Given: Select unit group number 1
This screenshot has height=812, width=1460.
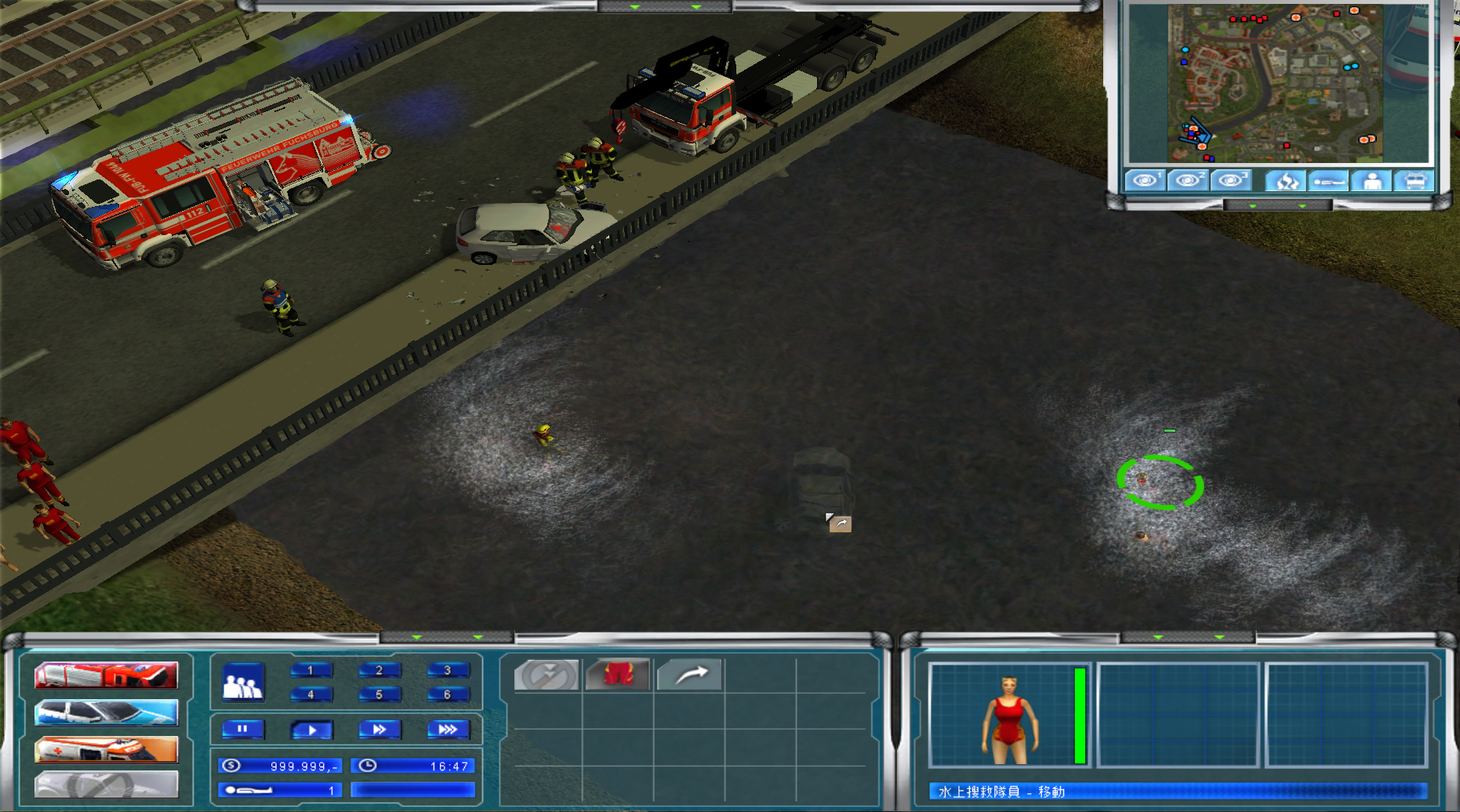Looking at the screenshot, I should (x=311, y=670).
